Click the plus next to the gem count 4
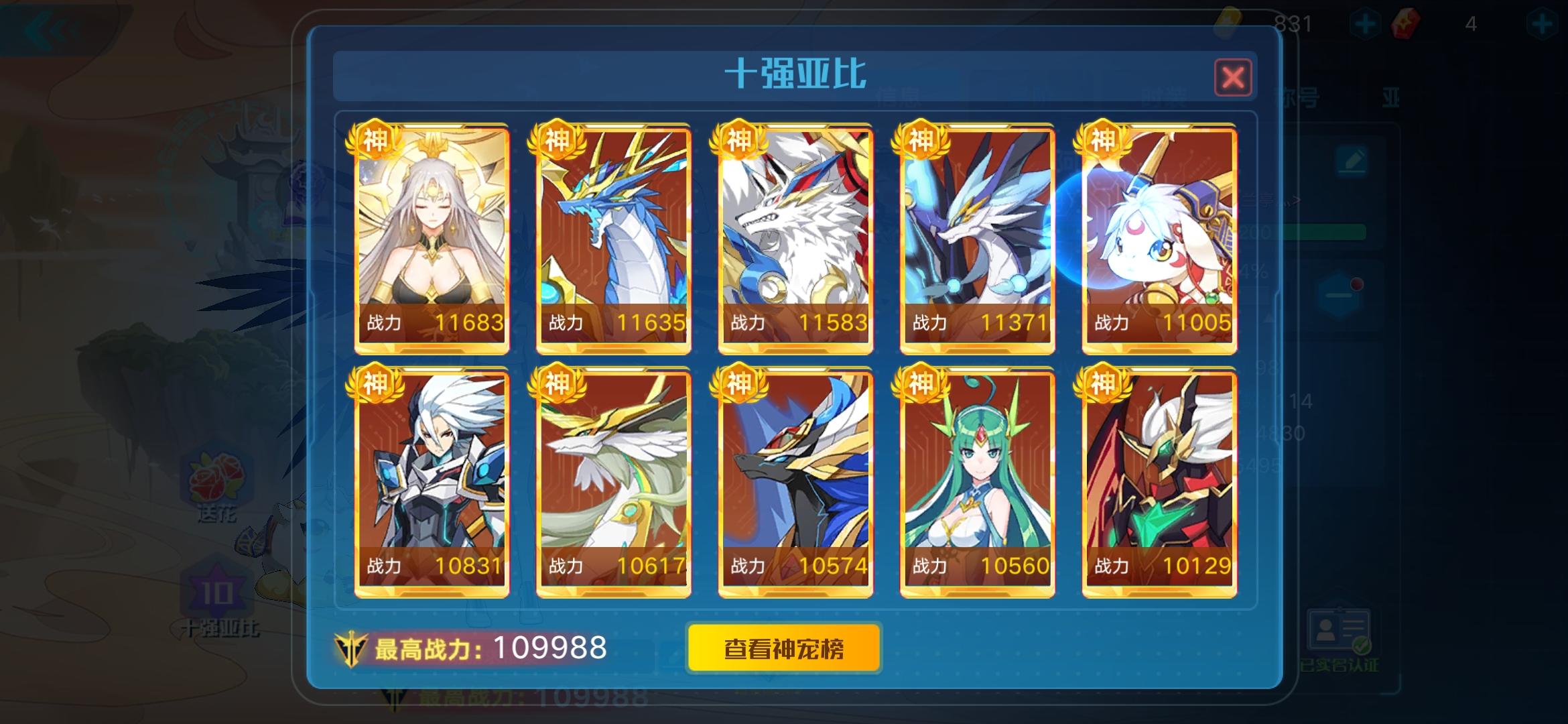 1543,22
